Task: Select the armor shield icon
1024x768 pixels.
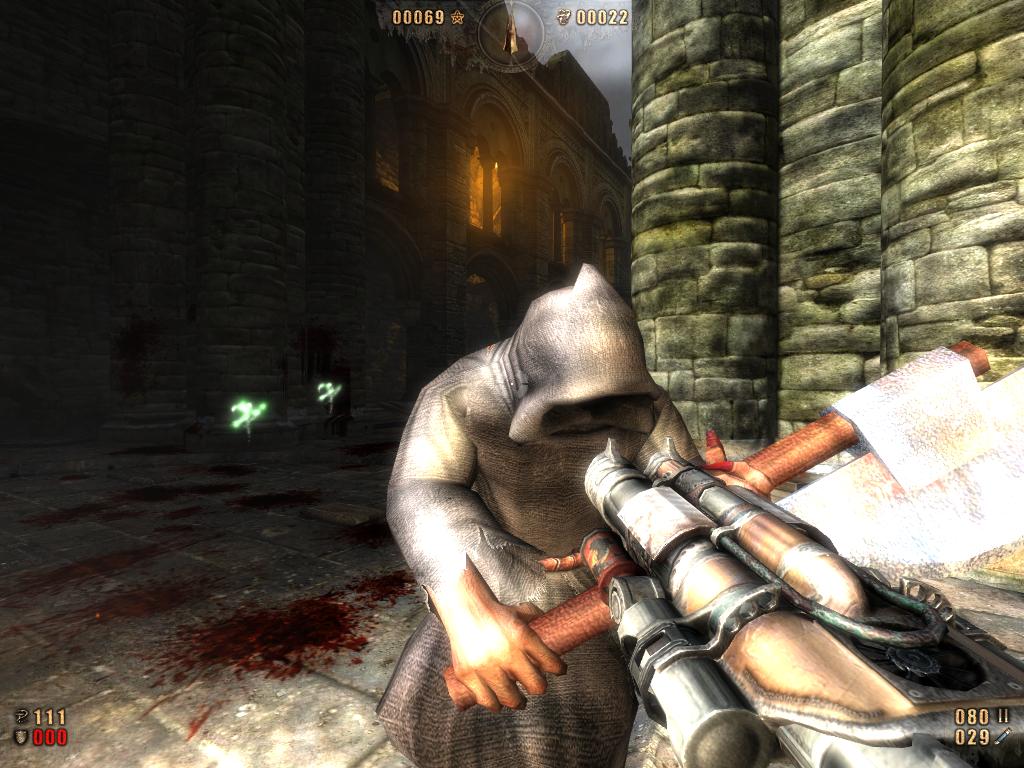Action: (x=20, y=737)
